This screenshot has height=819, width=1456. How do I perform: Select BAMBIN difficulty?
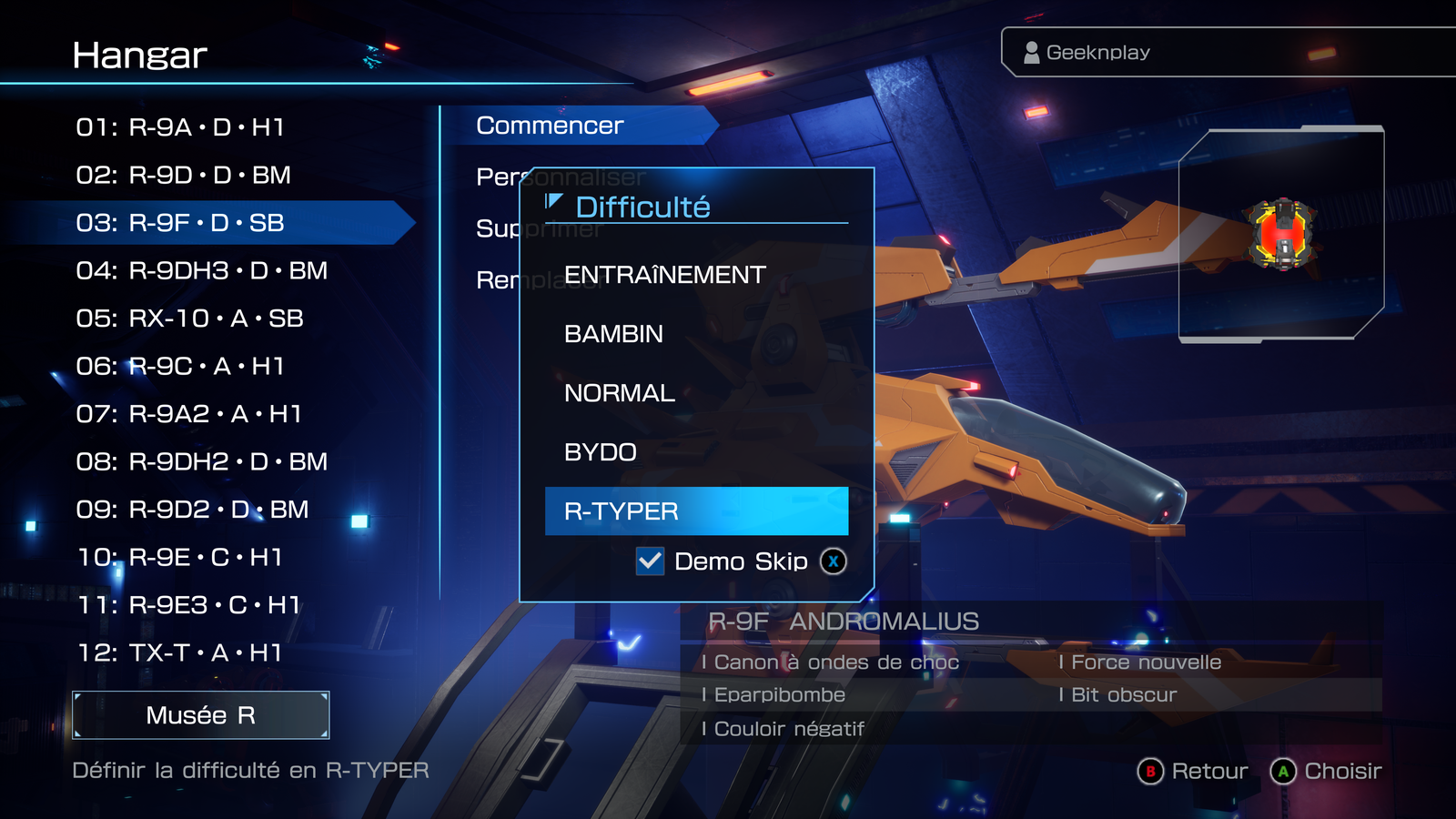[x=613, y=334]
